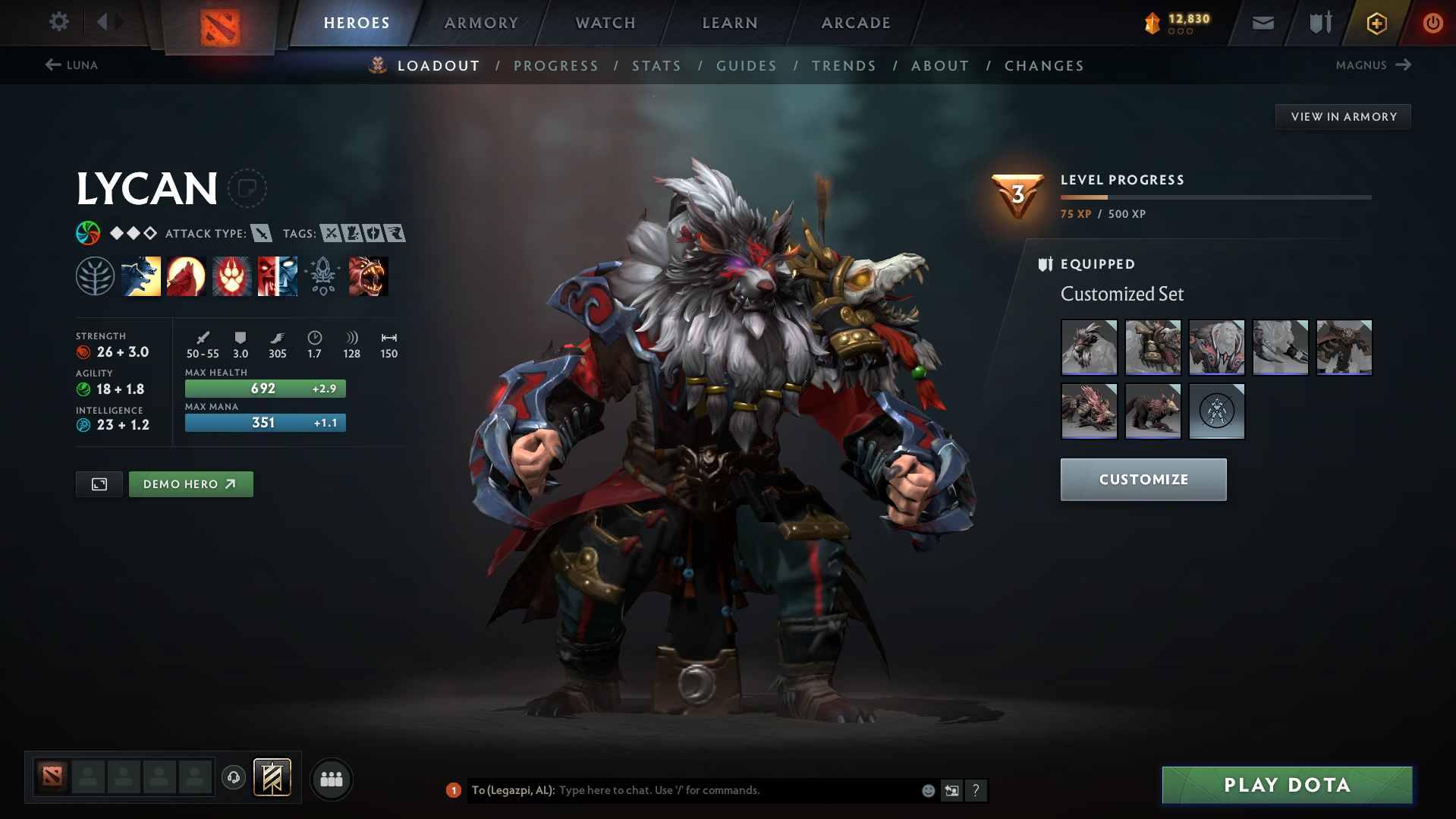Click VIEW IN ARMORY
Image resolution: width=1456 pixels, height=819 pixels.
1343,116
